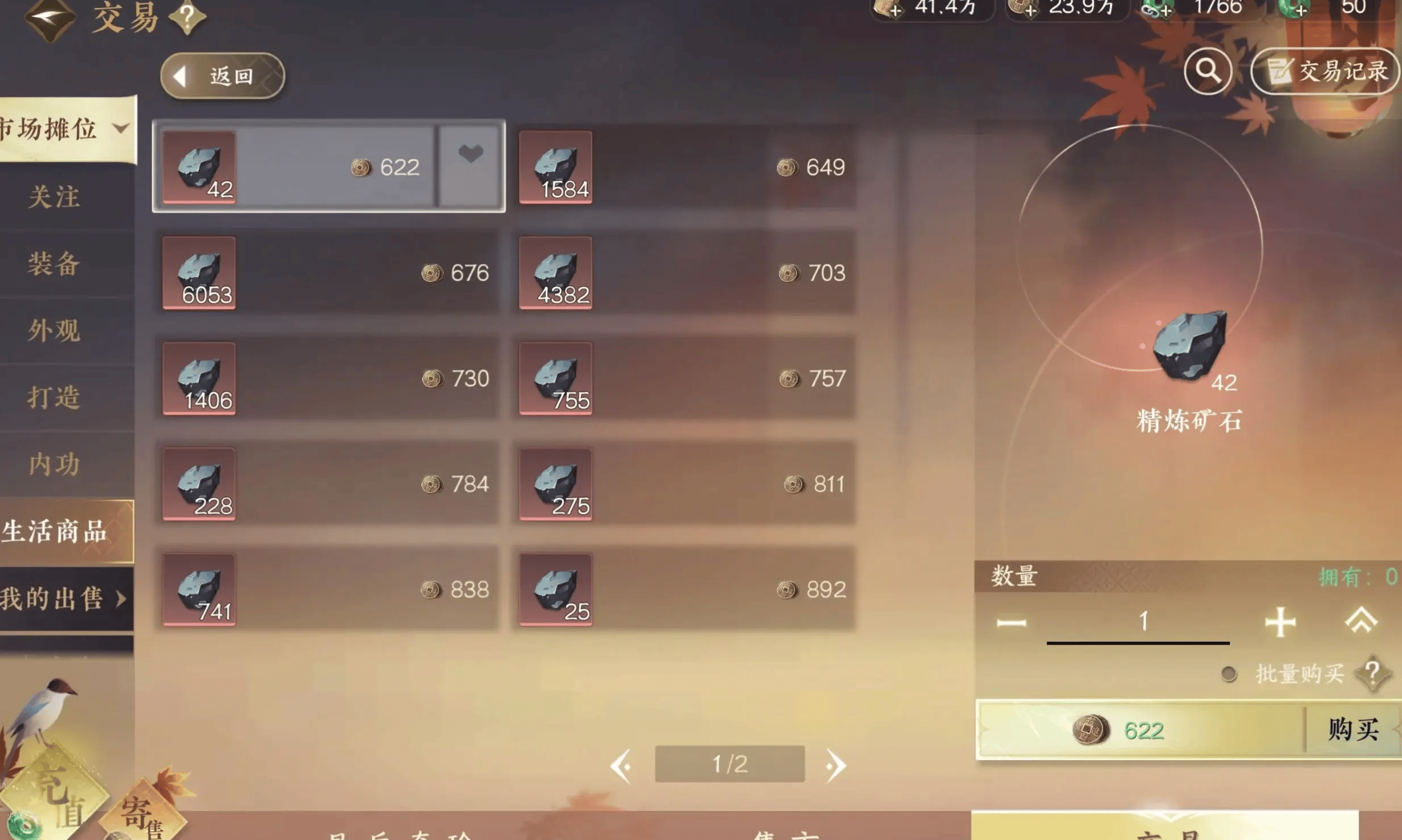
Task: Go to the next listings page
Action: coord(836,765)
